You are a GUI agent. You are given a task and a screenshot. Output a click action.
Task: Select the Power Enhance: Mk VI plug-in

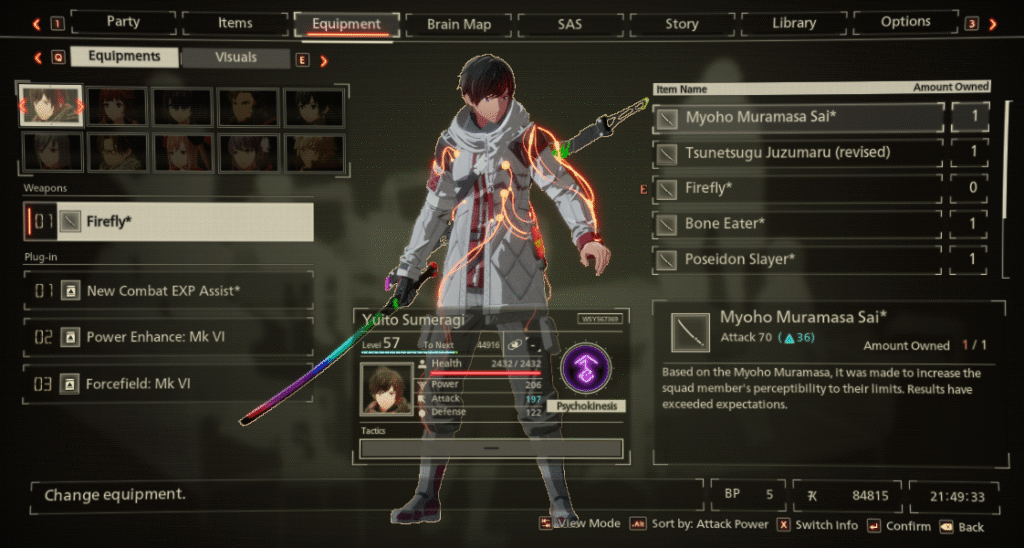coord(168,337)
